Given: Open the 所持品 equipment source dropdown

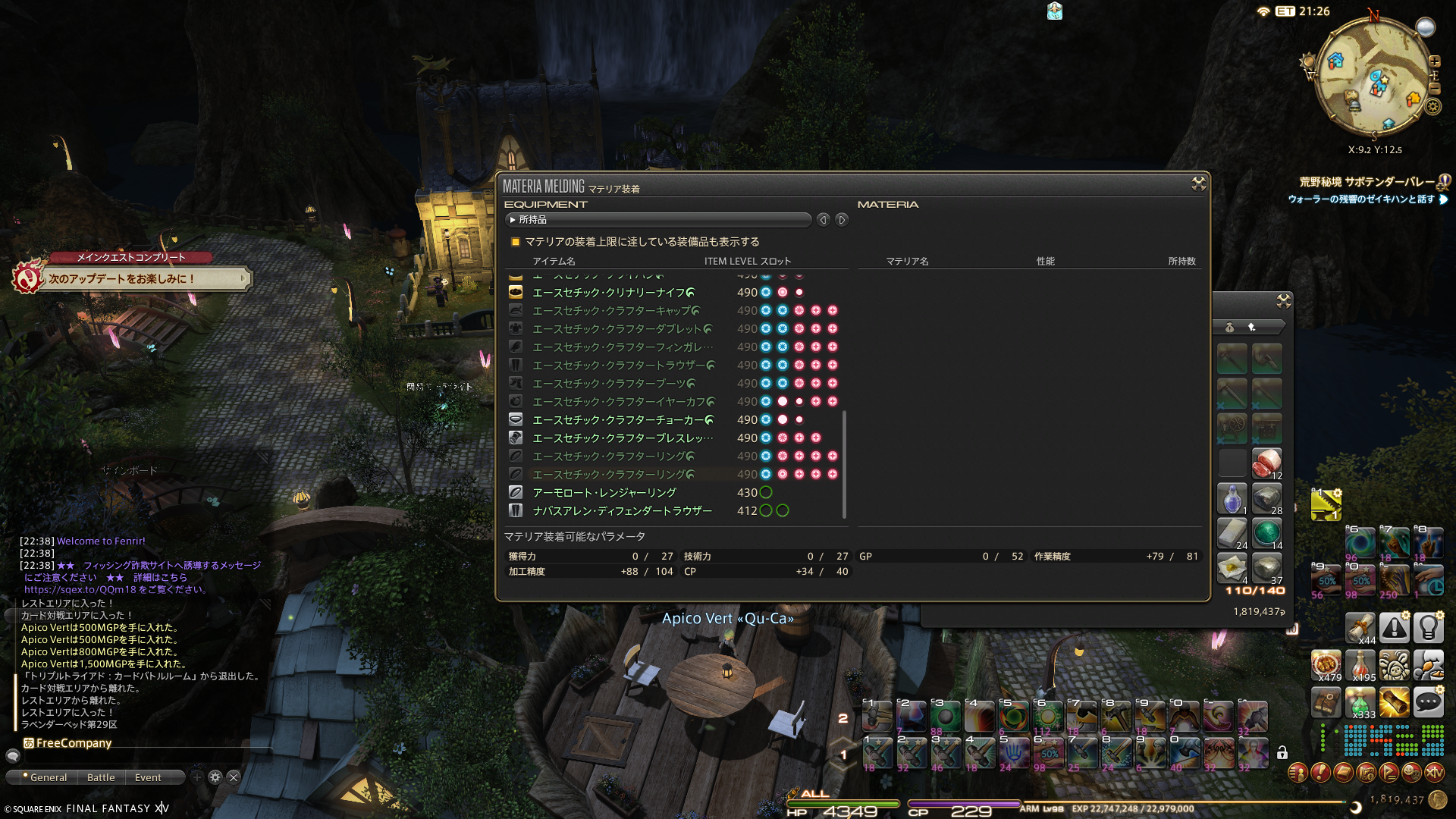Looking at the screenshot, I should (657, 220).
